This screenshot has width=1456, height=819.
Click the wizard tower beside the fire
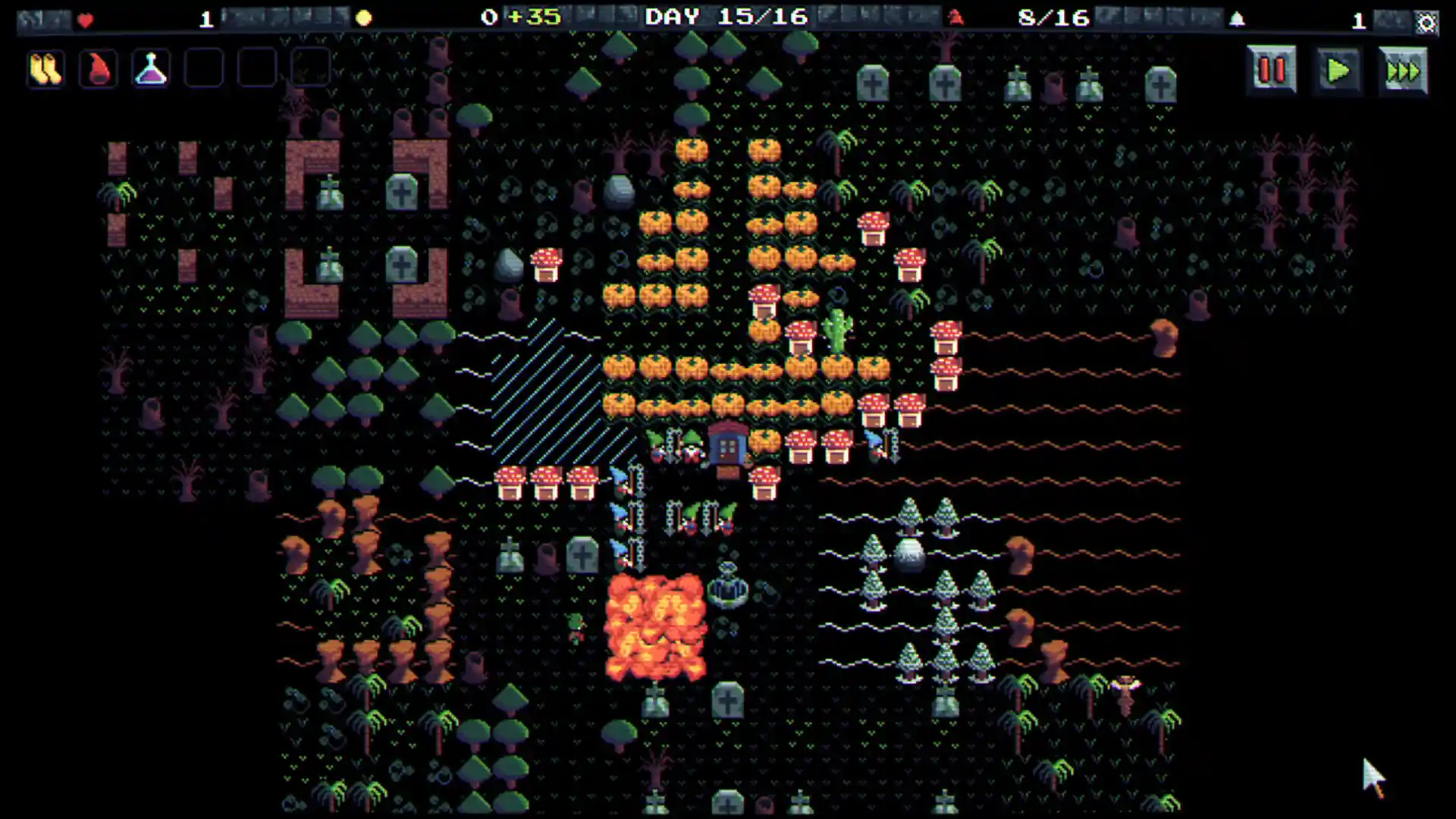pyautogui.click(x=728, y=588)
